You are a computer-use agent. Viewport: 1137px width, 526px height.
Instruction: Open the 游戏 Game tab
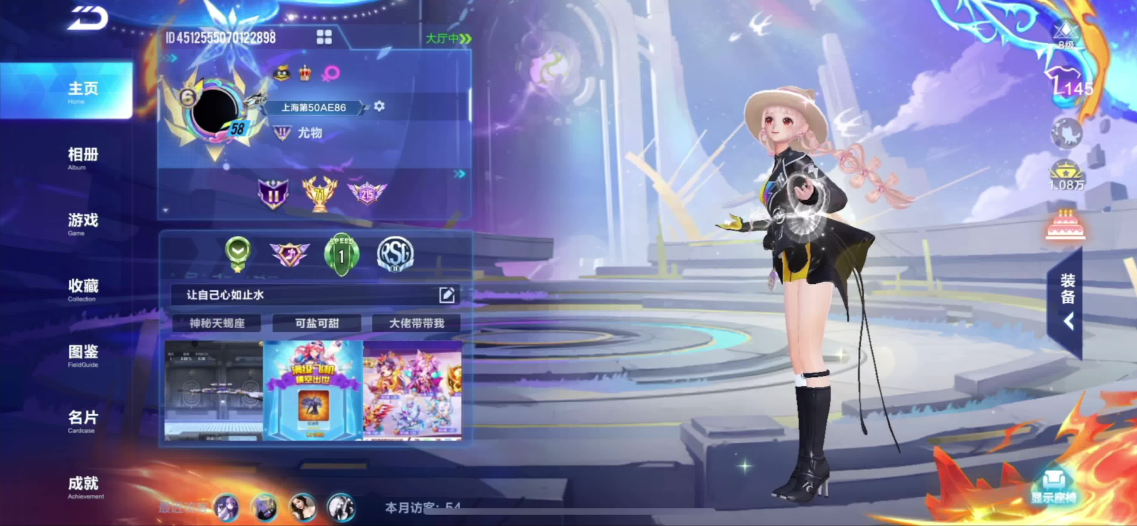pos(82,222)
